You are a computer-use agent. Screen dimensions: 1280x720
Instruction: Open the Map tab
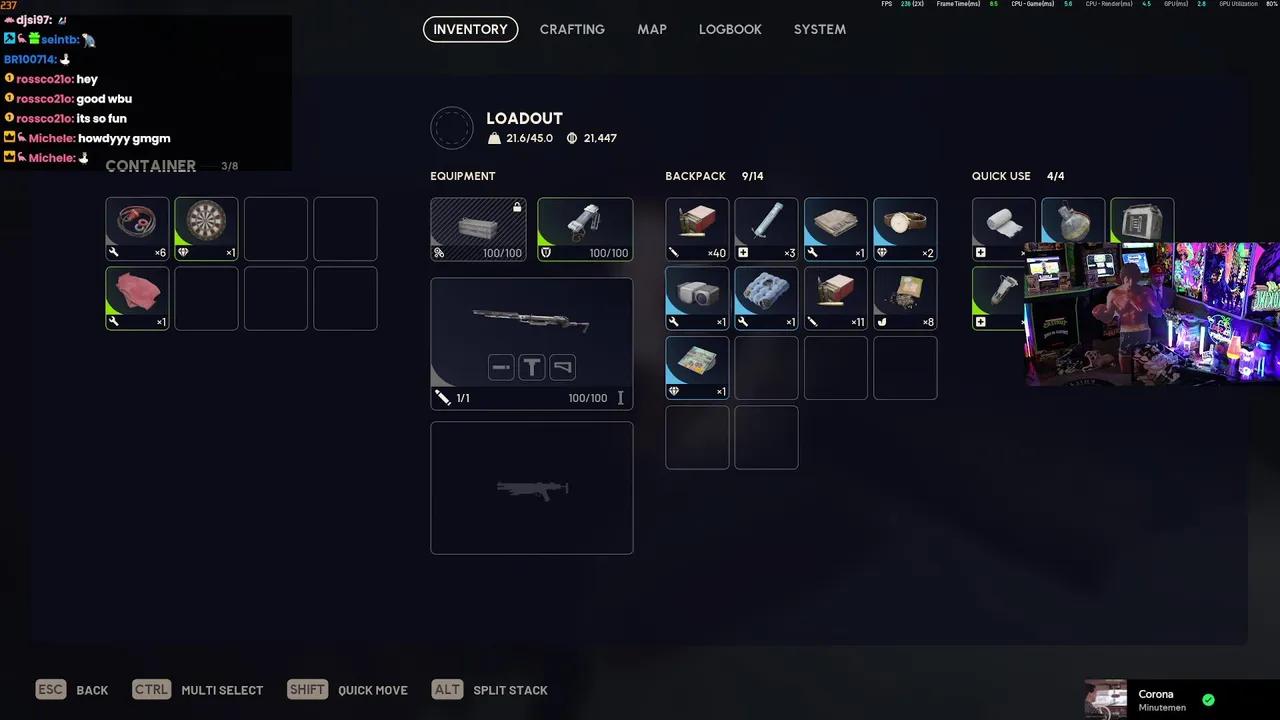[x=652, y=29]
